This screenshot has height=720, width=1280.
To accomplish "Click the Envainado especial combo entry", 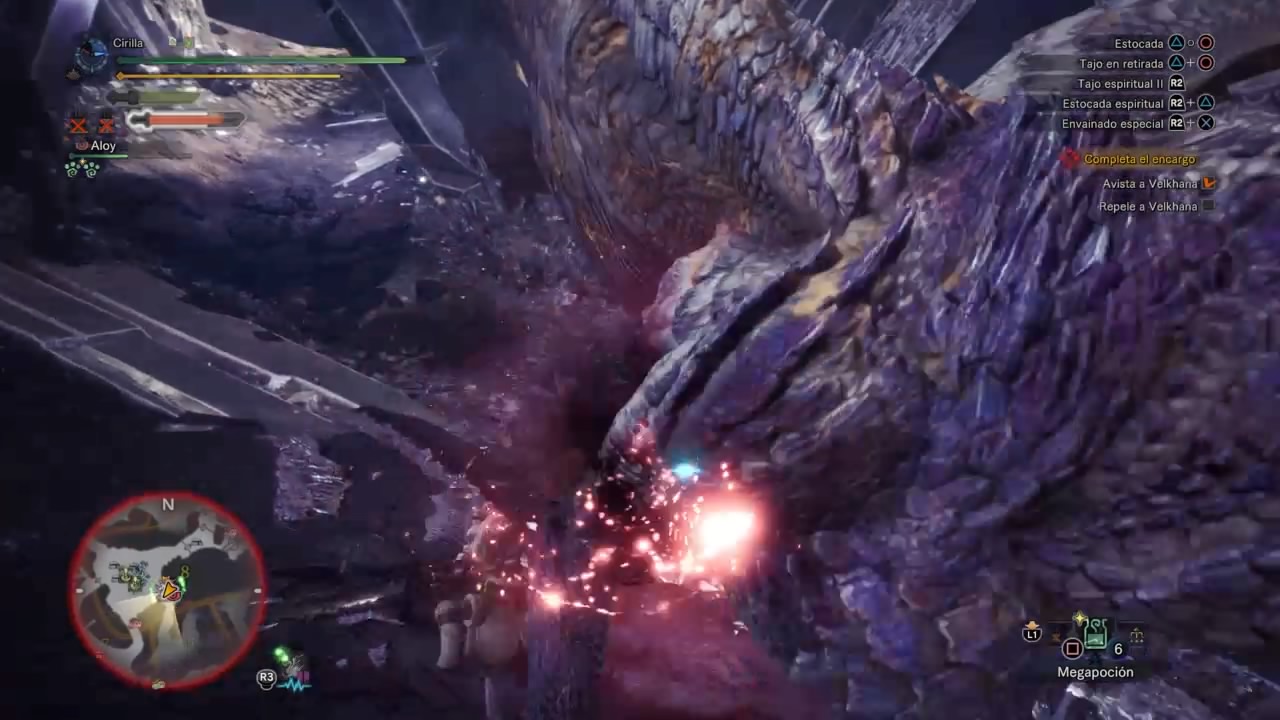I will [x=1113, y=124].
